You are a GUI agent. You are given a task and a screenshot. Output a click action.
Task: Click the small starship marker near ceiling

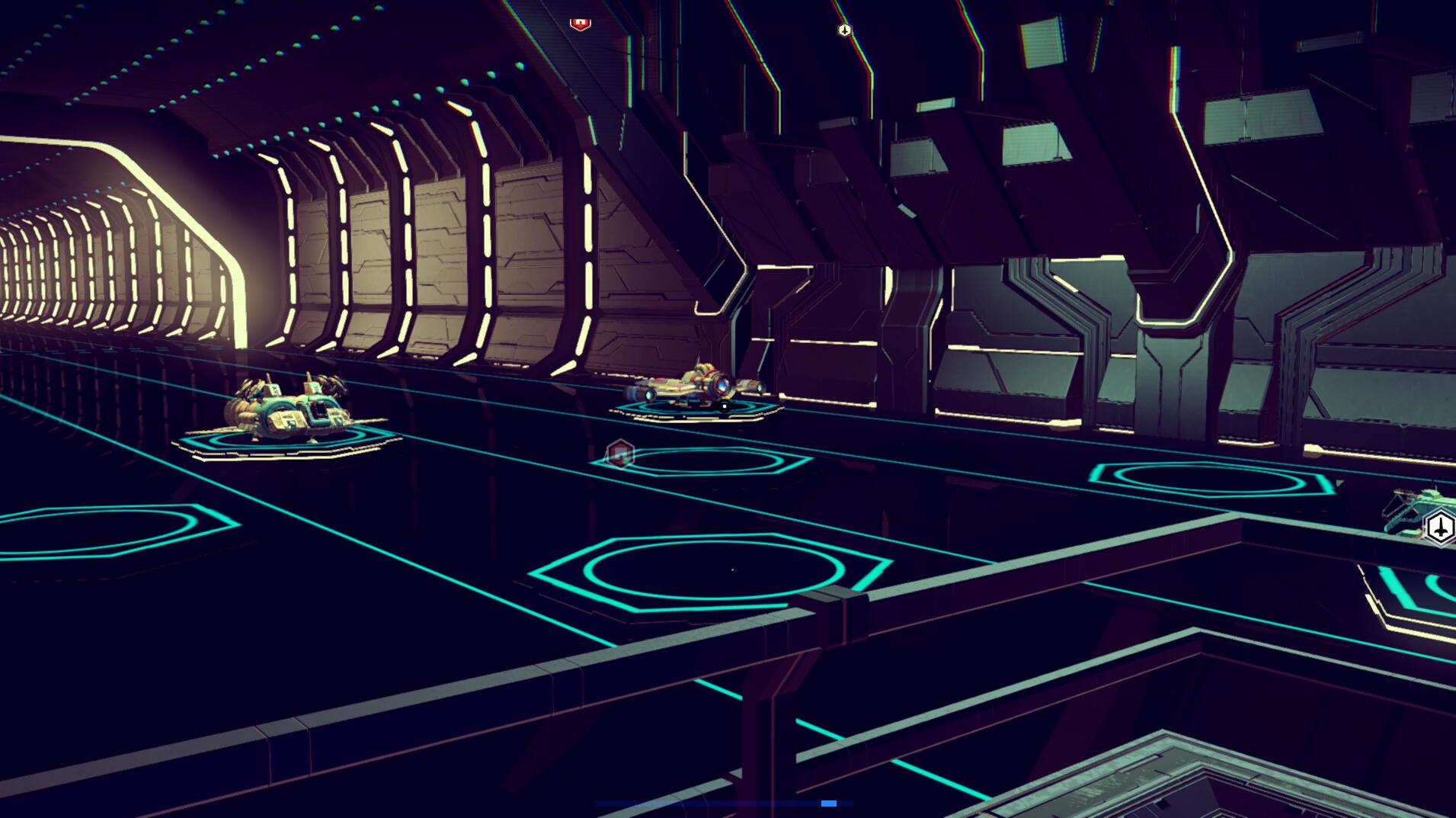tap(844, 30)
